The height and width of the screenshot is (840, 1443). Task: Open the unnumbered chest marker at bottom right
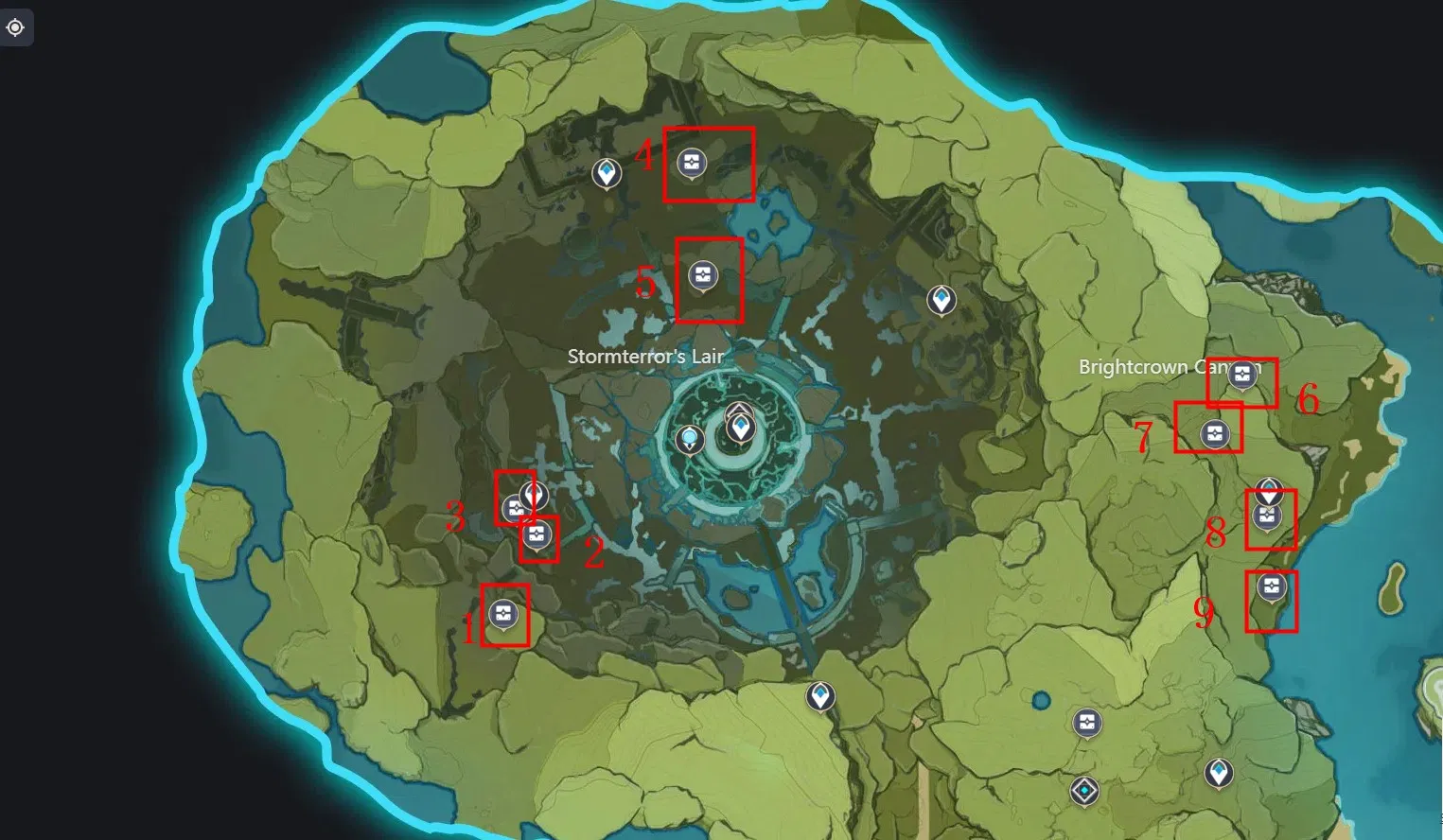pyautogui.click(x=1086, y=723)
